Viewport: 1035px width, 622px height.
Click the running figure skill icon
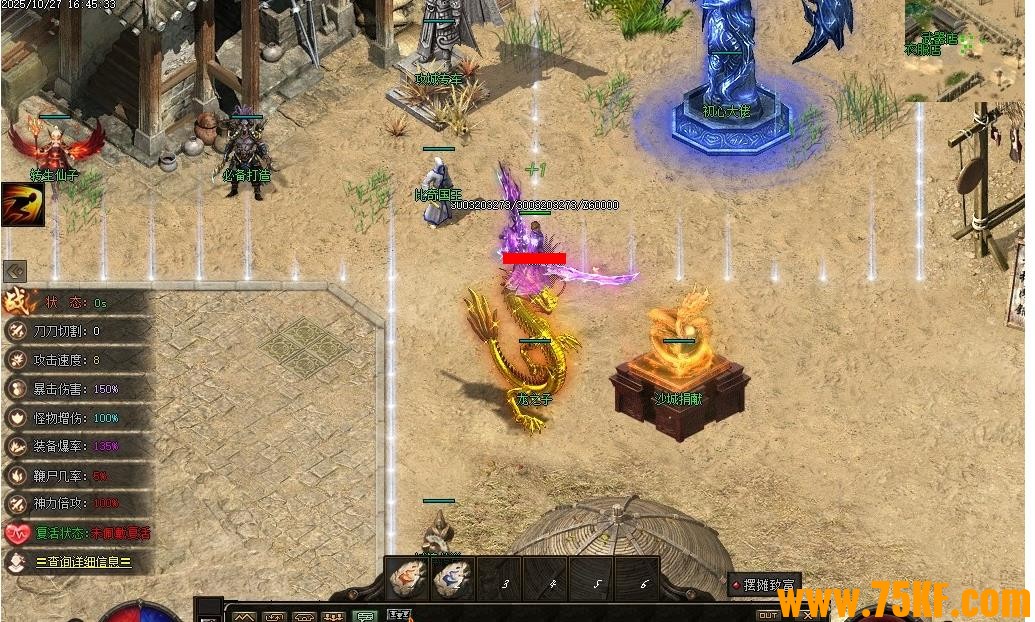tap(22, 204)
